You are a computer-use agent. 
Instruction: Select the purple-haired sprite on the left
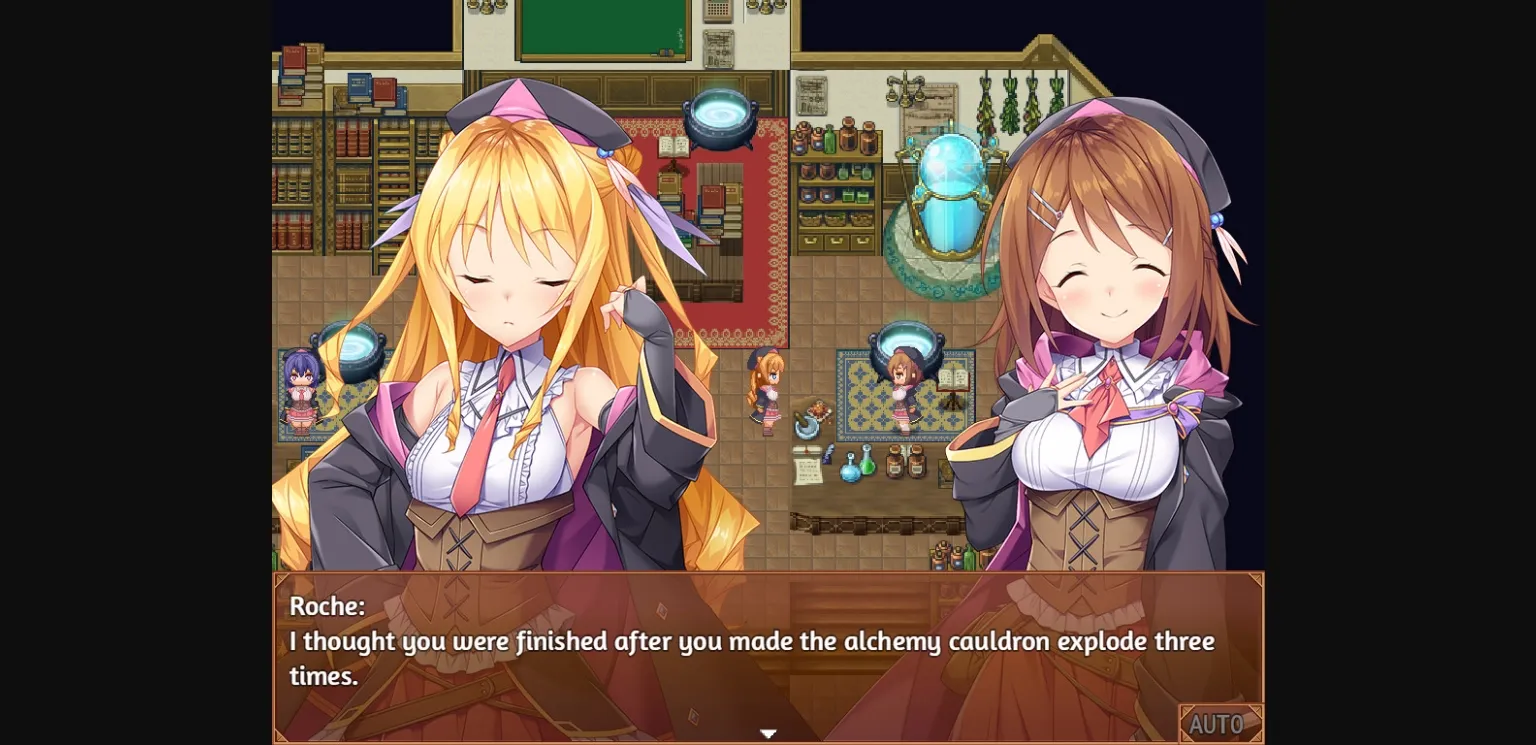[x=300, y=390]
